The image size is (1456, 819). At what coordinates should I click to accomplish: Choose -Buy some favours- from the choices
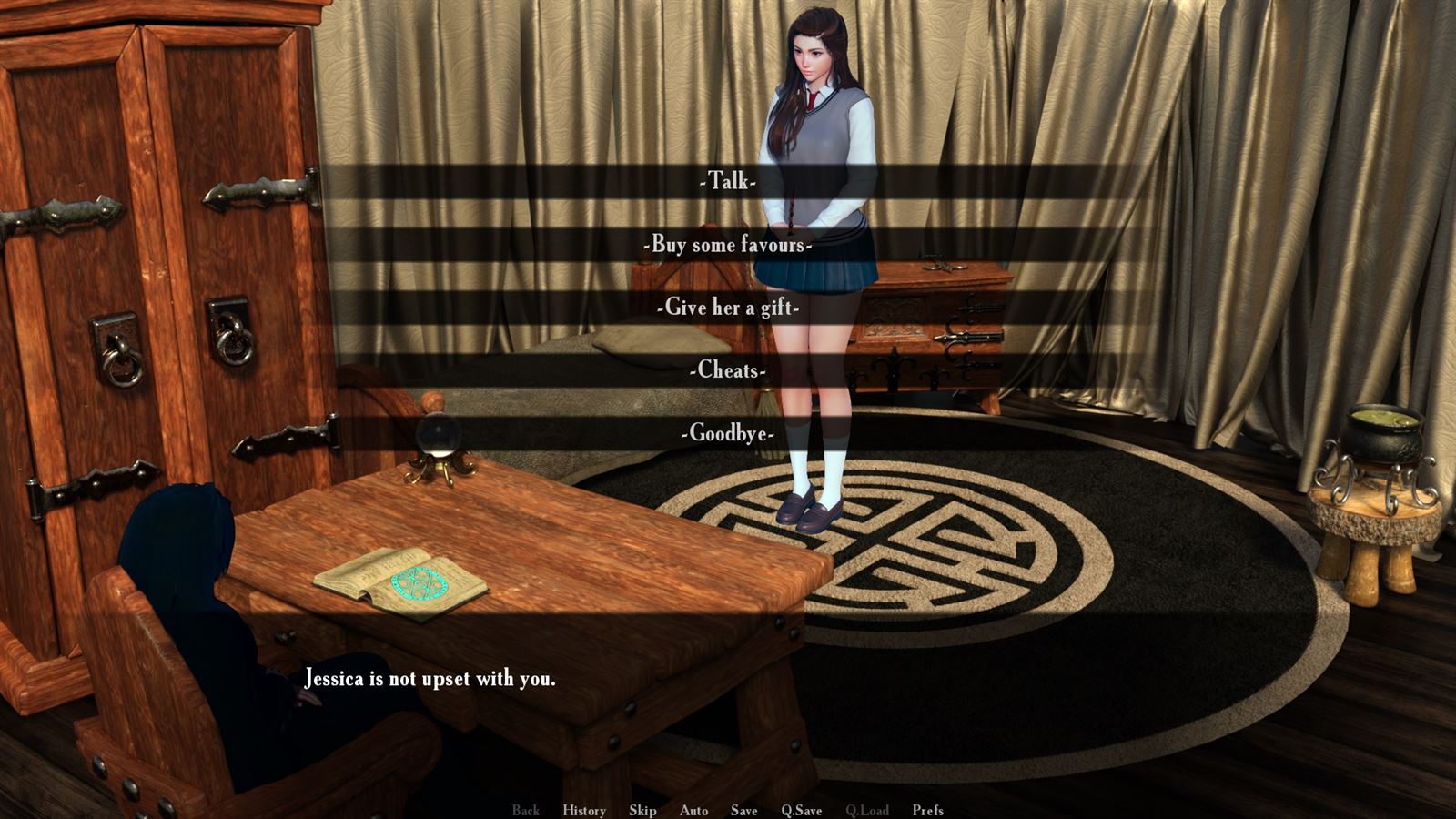728,246
